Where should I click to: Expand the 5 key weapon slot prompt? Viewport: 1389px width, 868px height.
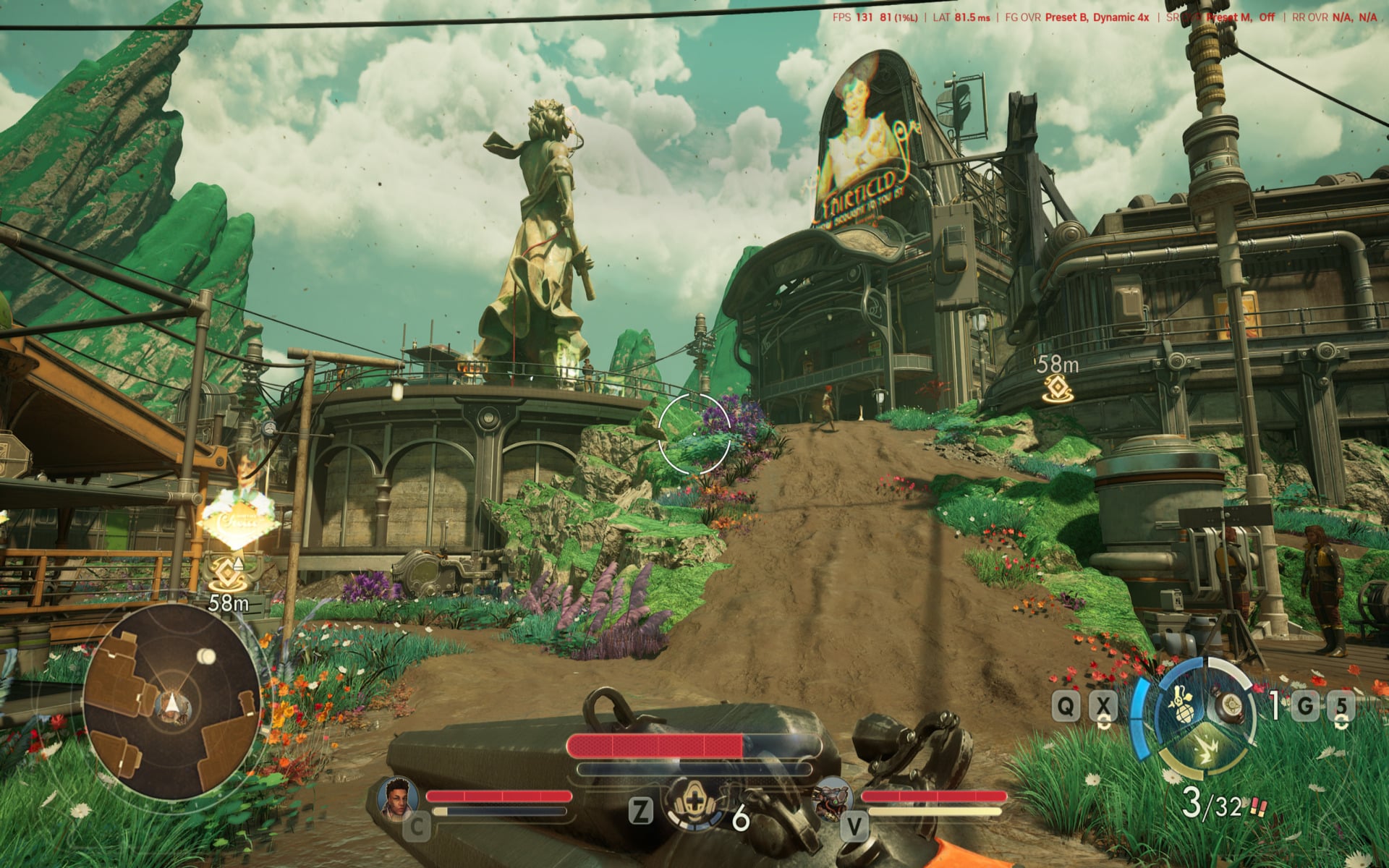pos(1343,705)
